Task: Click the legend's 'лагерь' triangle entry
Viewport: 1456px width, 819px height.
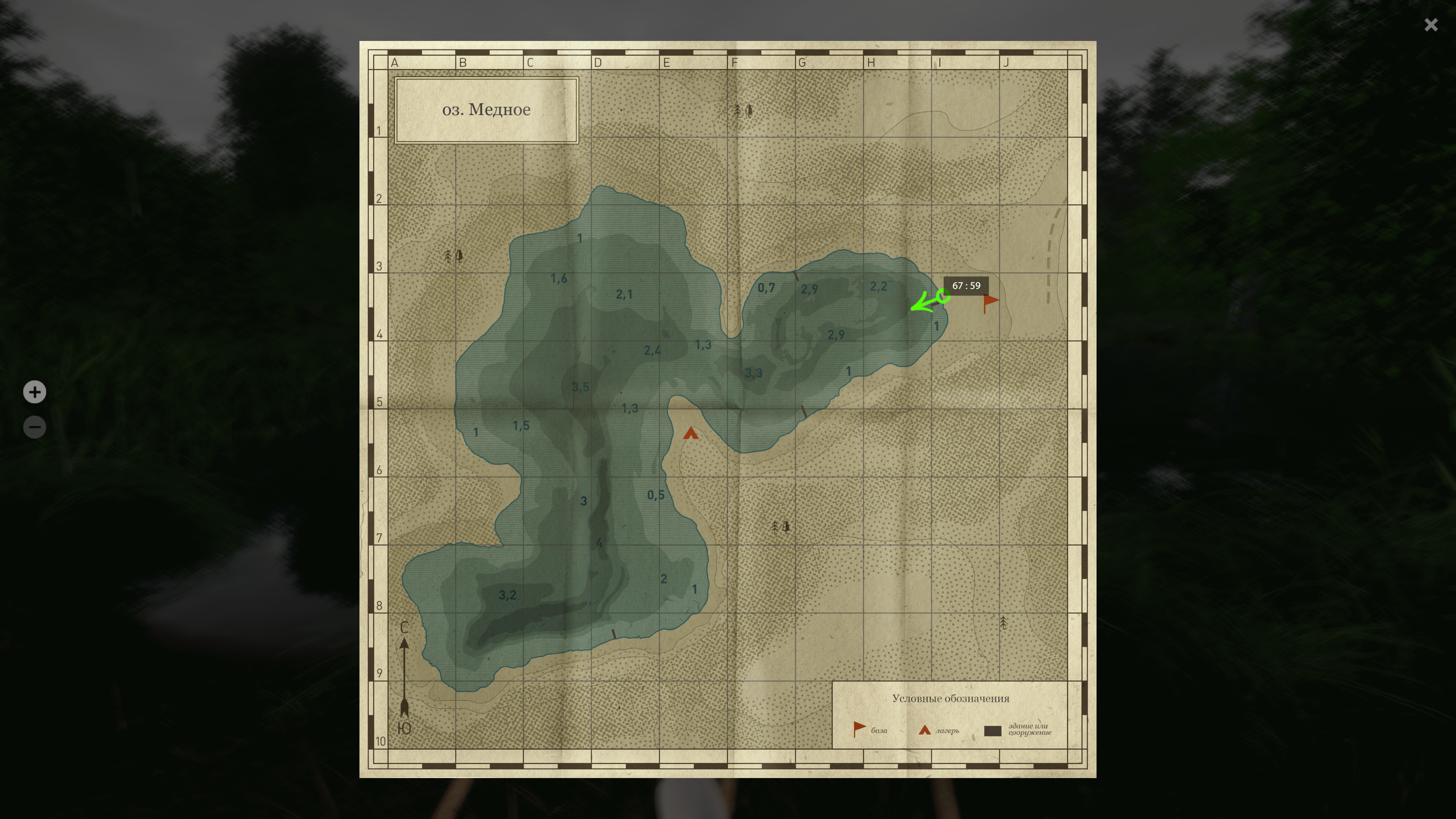Action: click(938, 730)
